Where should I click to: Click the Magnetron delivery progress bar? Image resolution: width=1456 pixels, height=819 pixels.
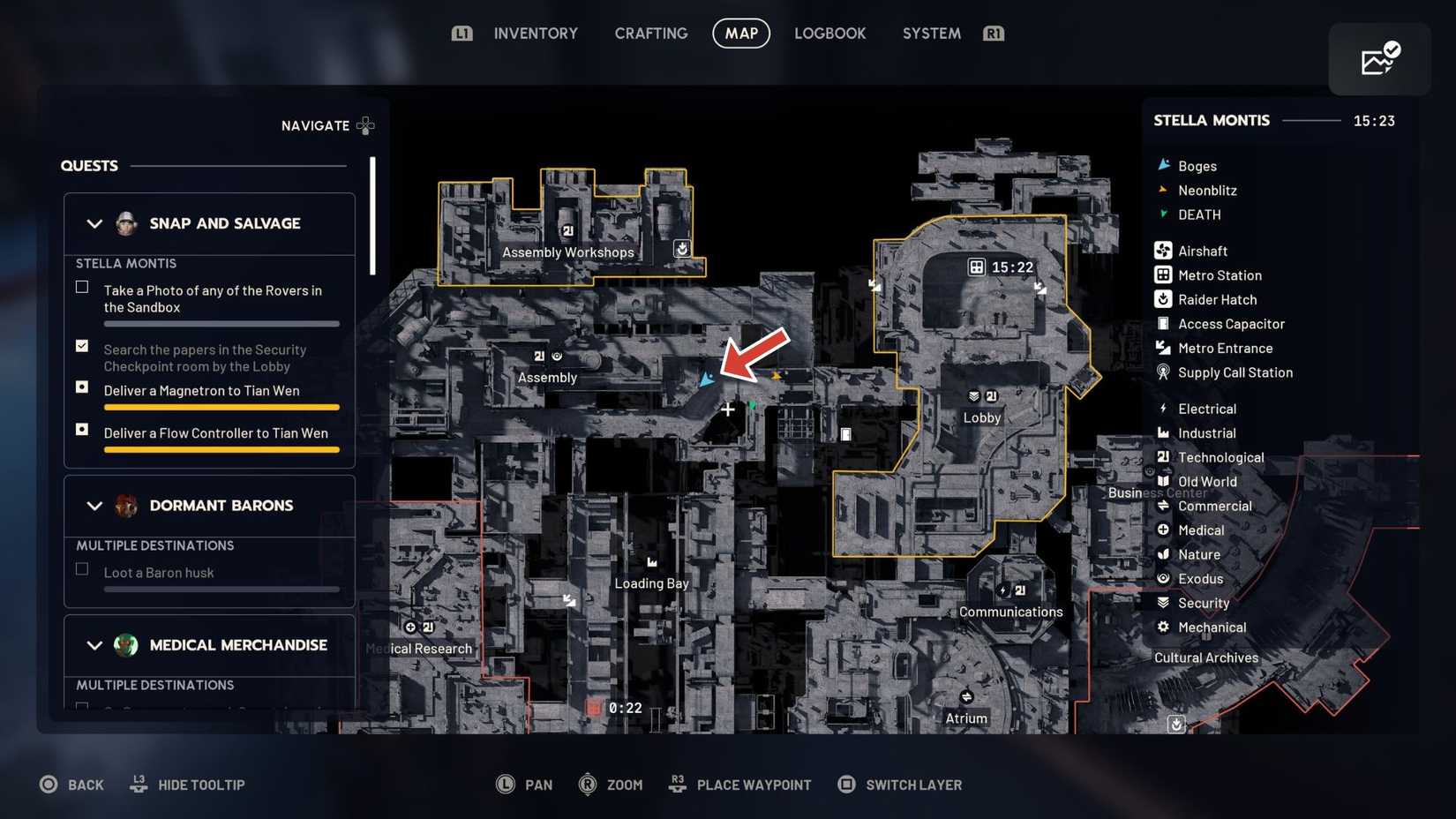221,407
